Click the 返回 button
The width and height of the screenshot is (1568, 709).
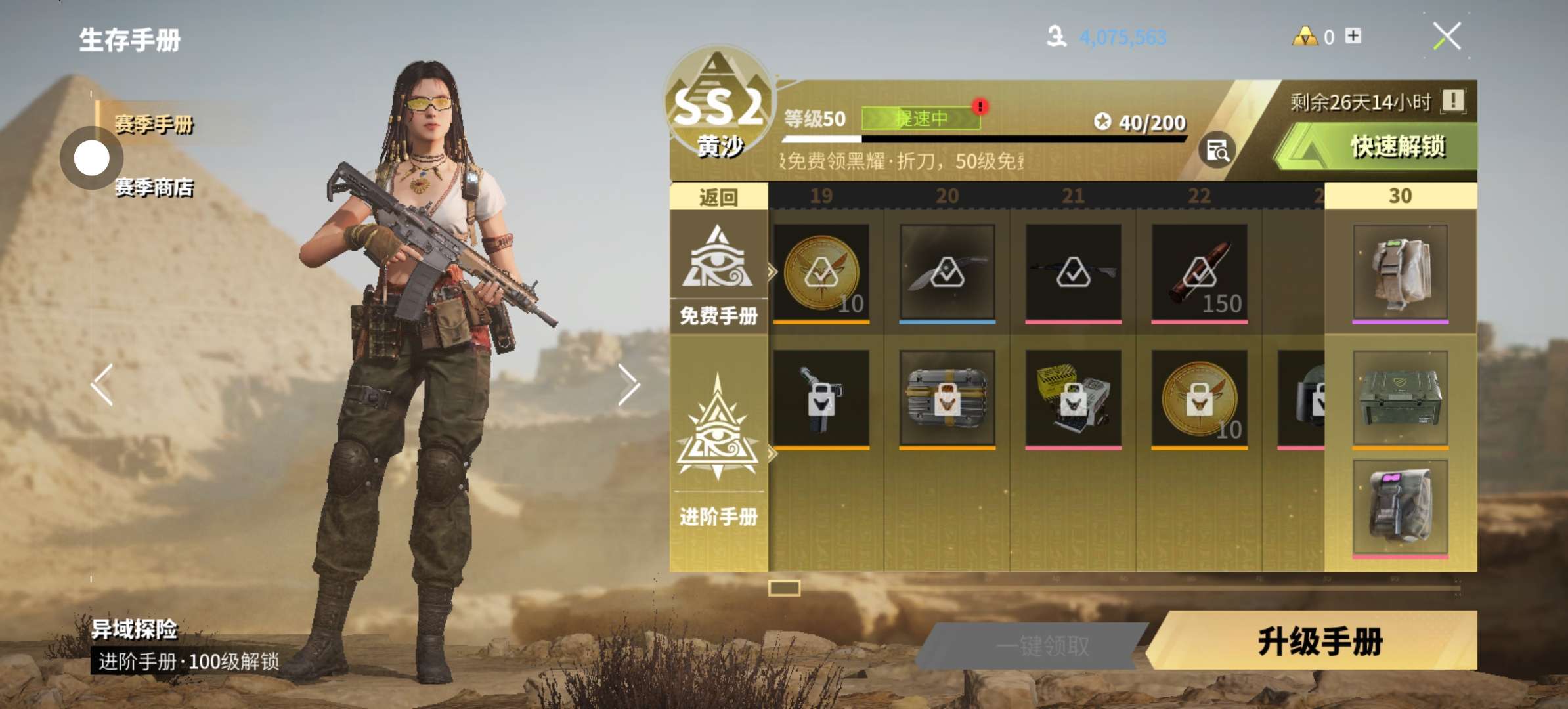point(718,197)
